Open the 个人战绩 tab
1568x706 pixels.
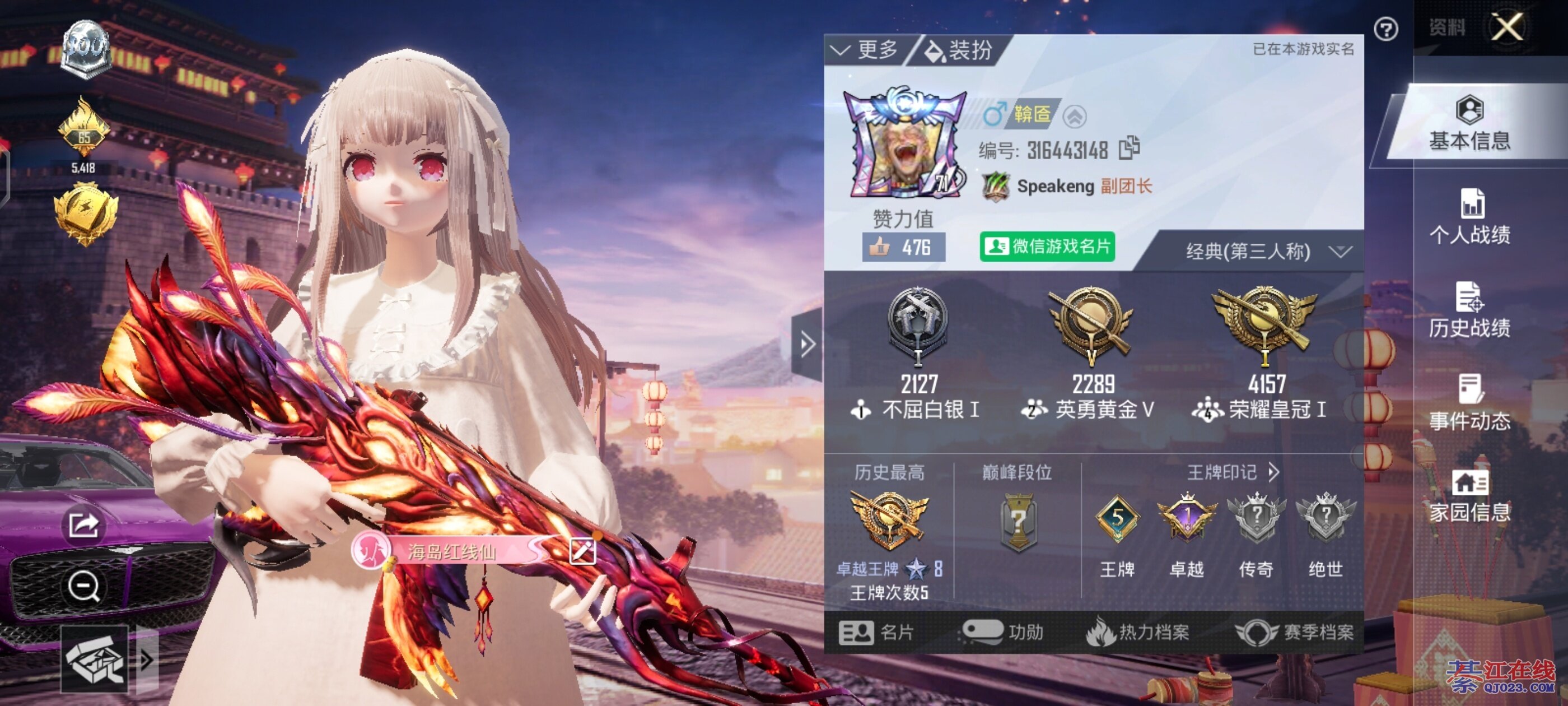[x=1469, y=217]
